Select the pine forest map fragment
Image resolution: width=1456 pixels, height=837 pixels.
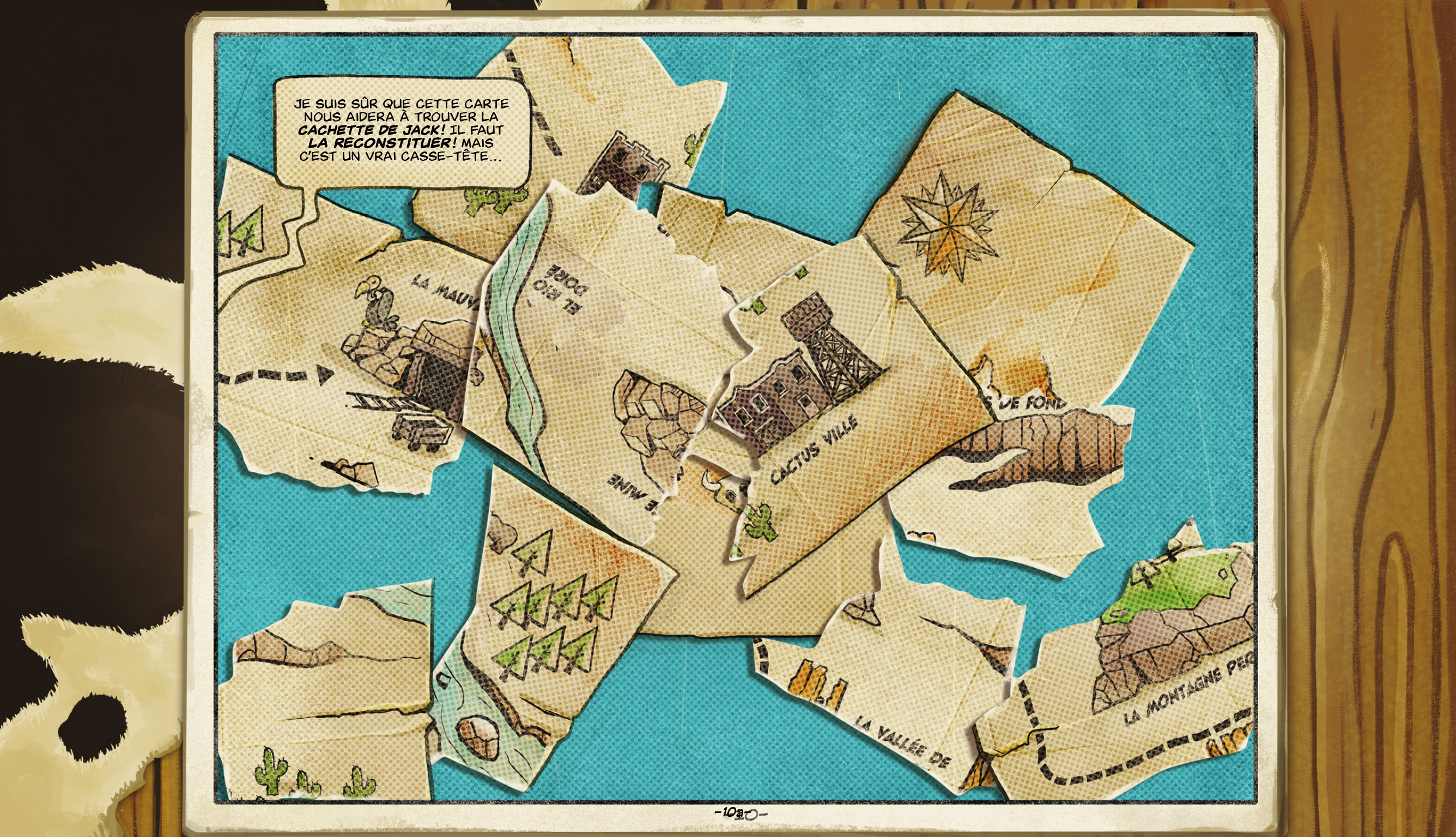(x=552, y=609)
